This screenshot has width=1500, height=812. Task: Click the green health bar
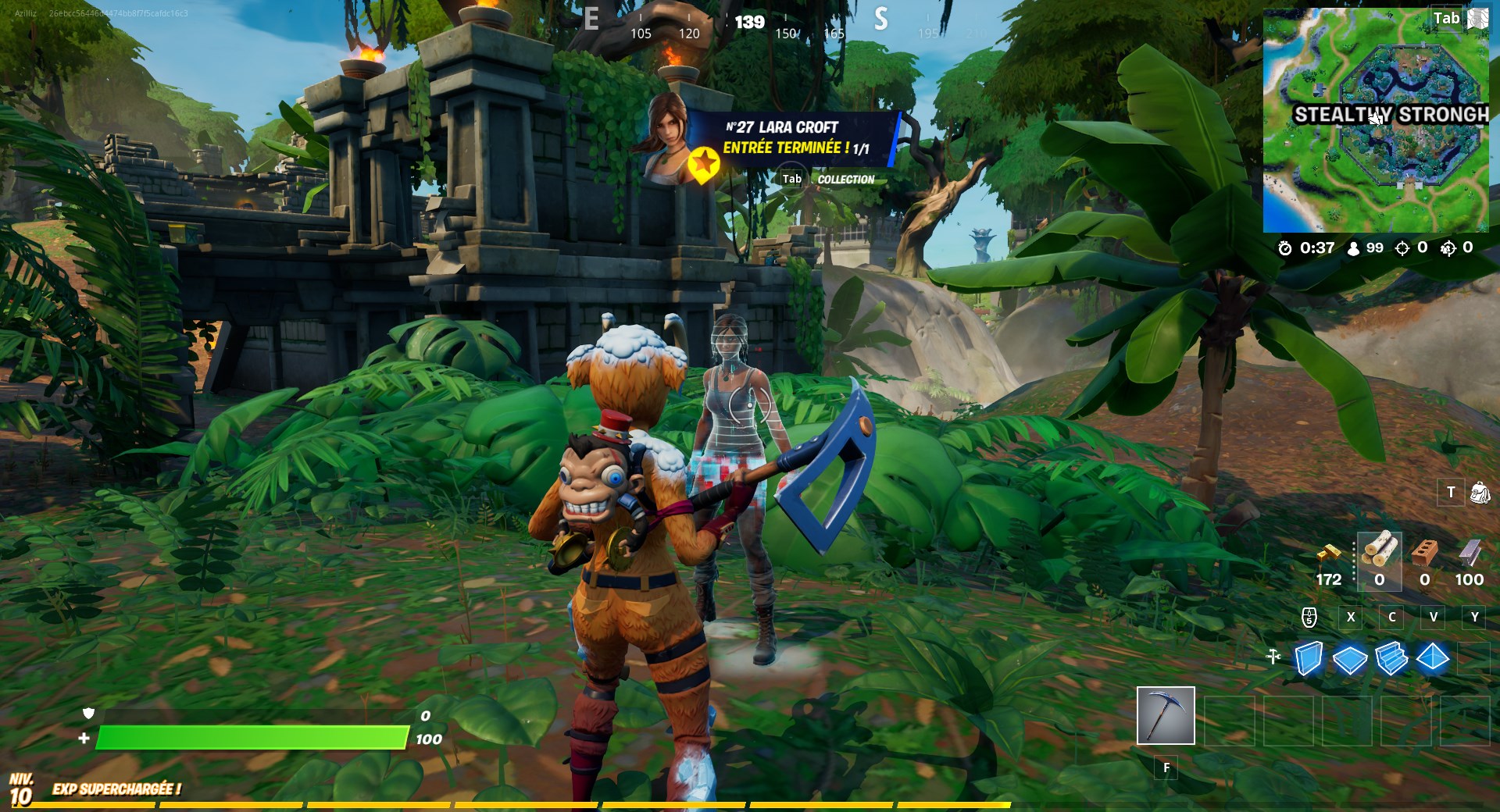[250, 737]
